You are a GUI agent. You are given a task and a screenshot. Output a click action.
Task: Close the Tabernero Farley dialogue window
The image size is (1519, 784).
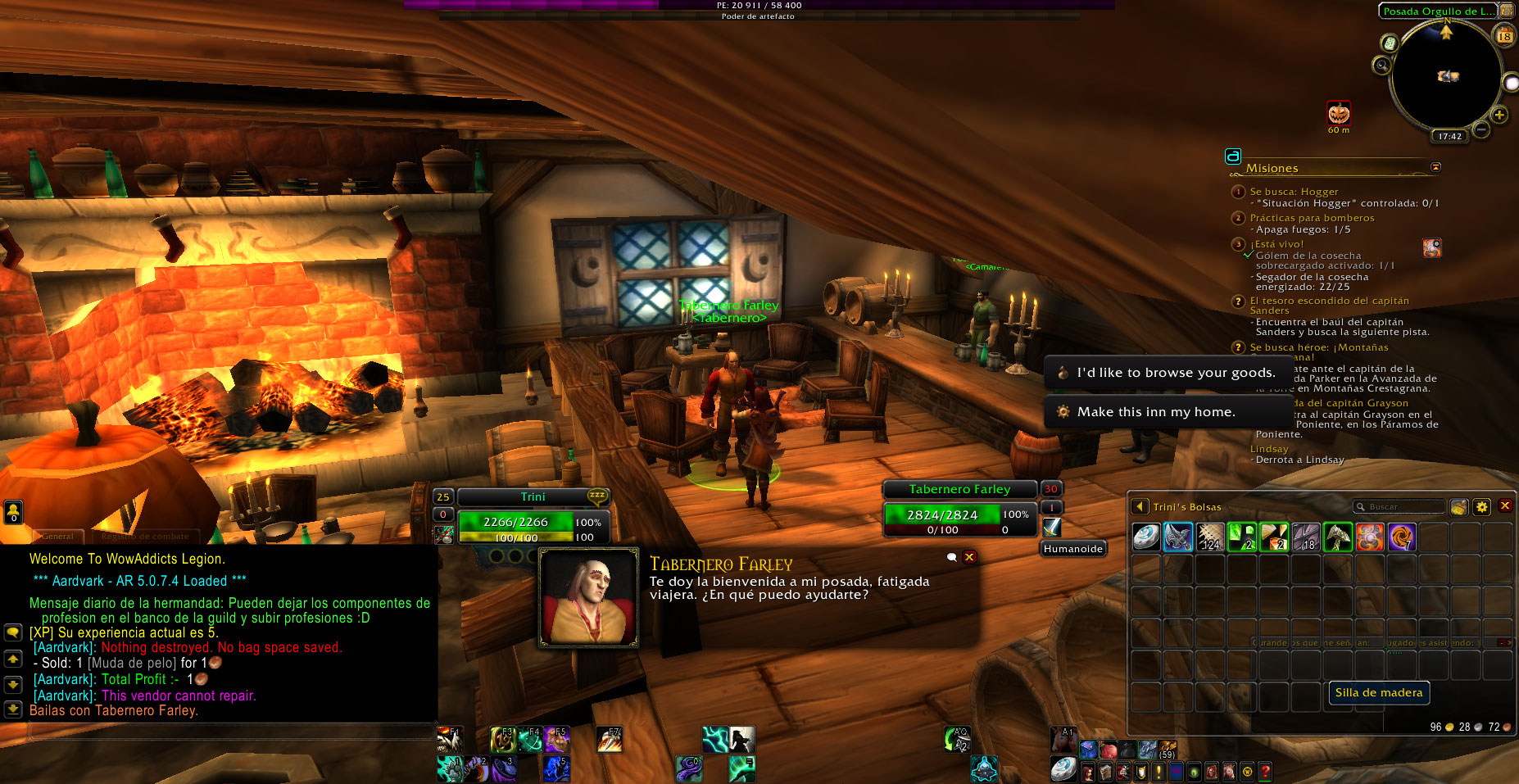point(969,557)
